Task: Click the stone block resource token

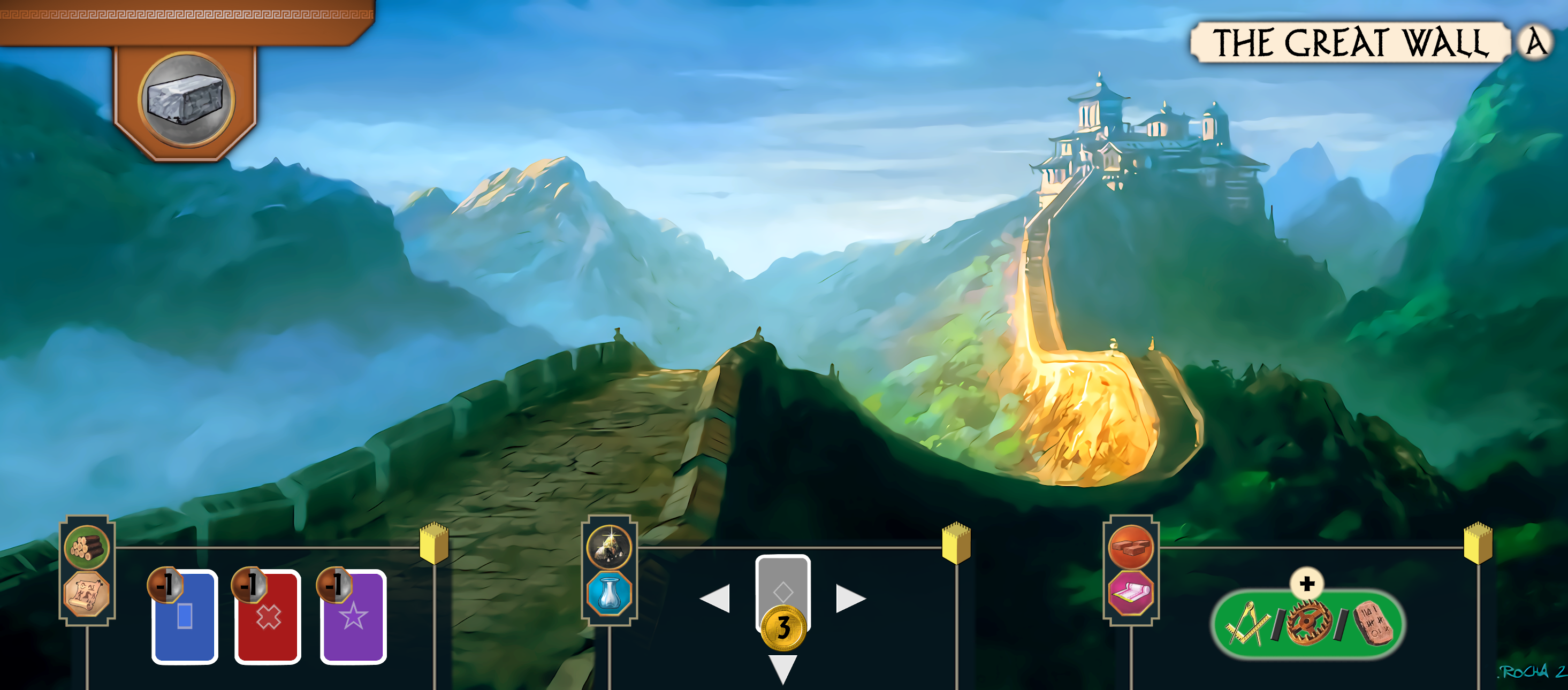Action: (186, 100)
